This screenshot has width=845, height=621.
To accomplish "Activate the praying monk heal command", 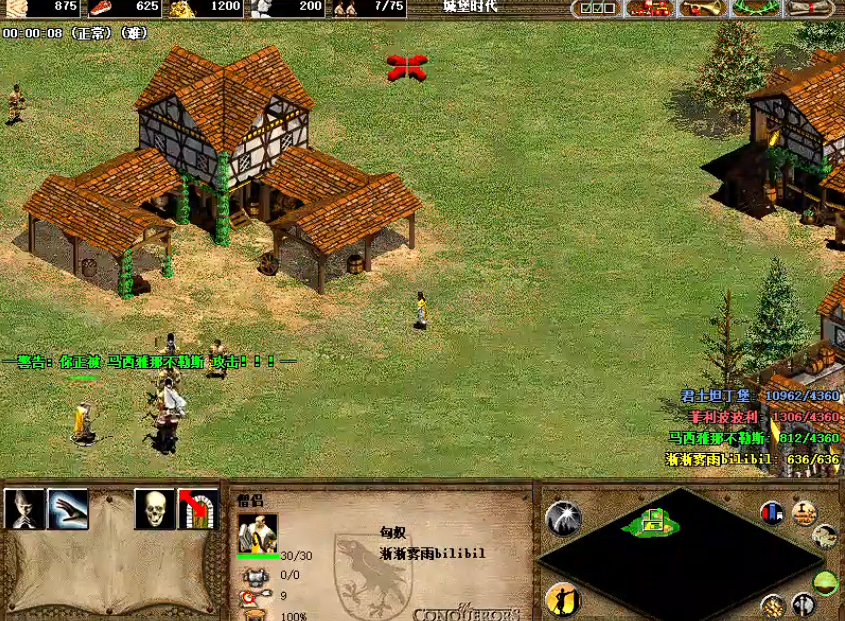I will [24, 509].
